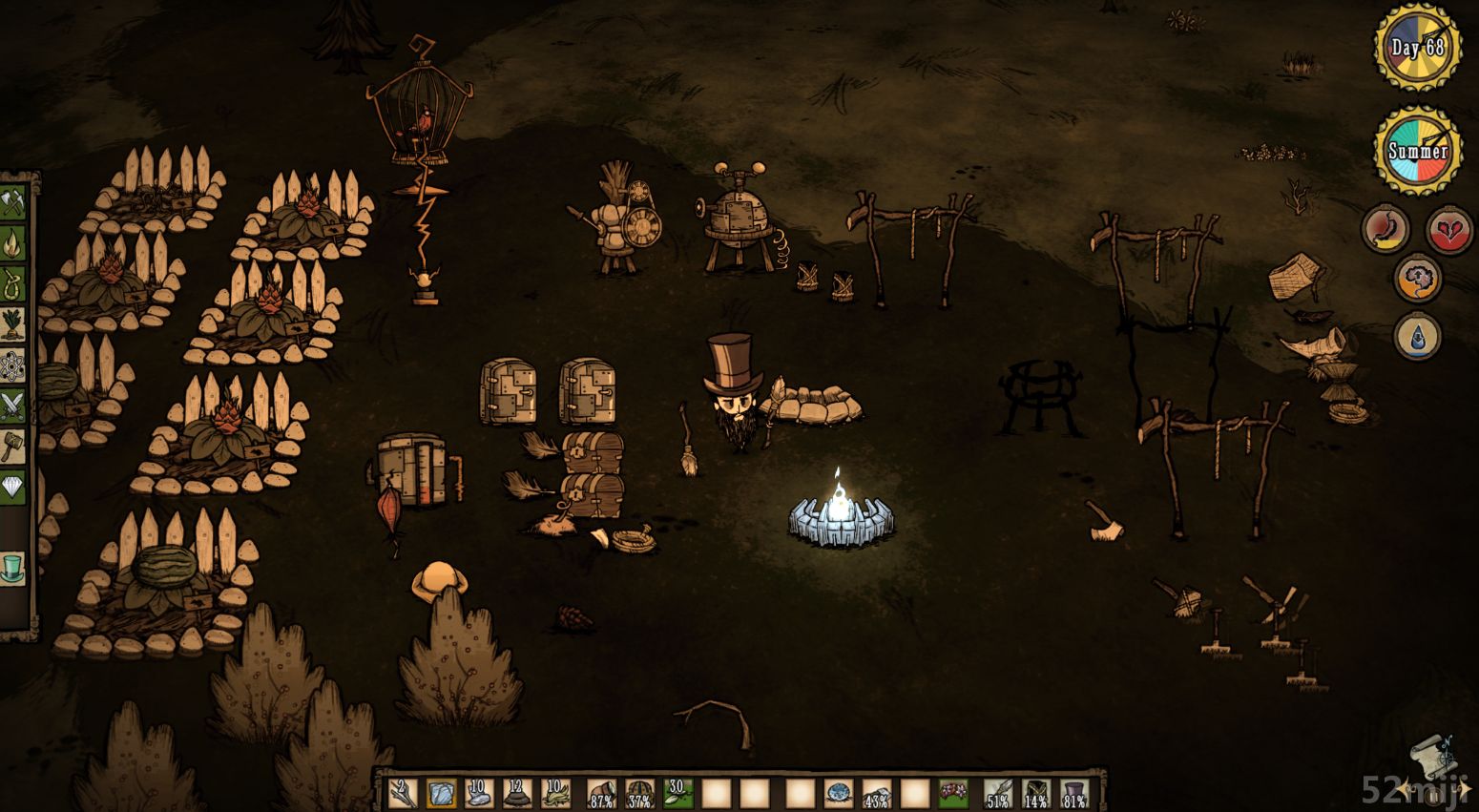The width and height of the screenshot is (1479, 812).
Task: Select the equipped body armor at 14%
Action: (1036, 793)
